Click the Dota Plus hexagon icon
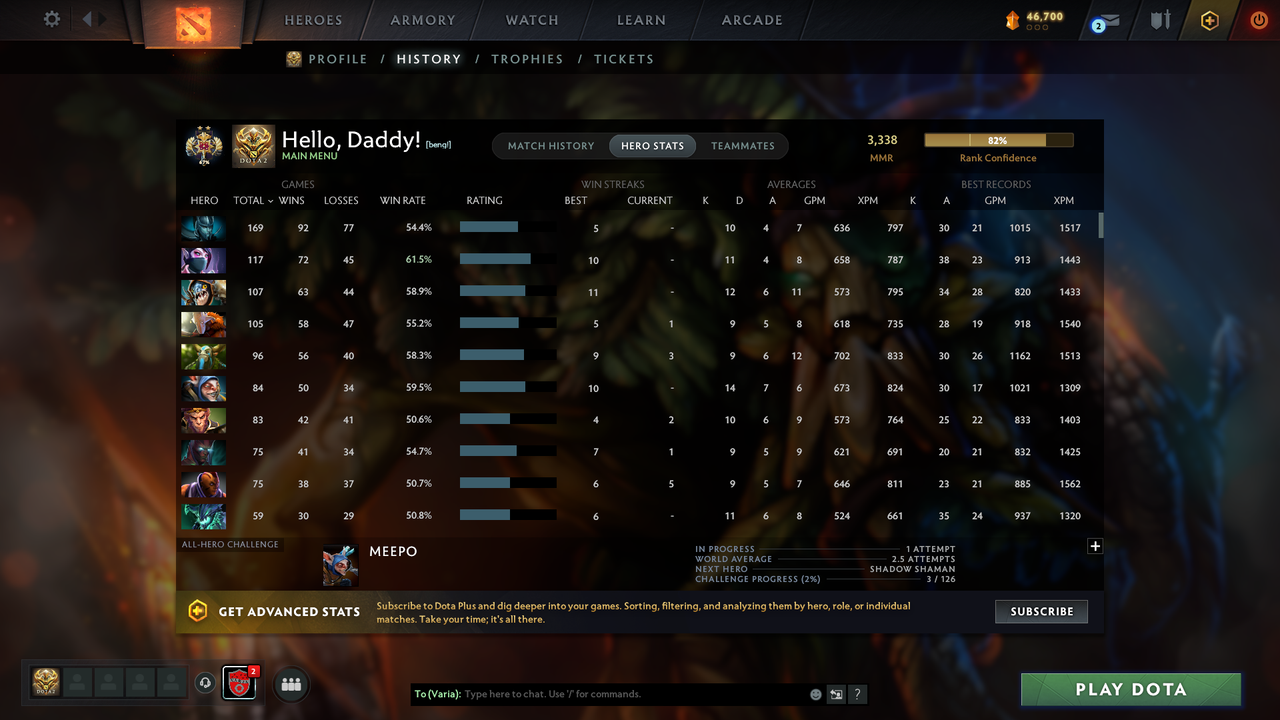The width and height of the screenshot is (1280, 720). 1208,19
